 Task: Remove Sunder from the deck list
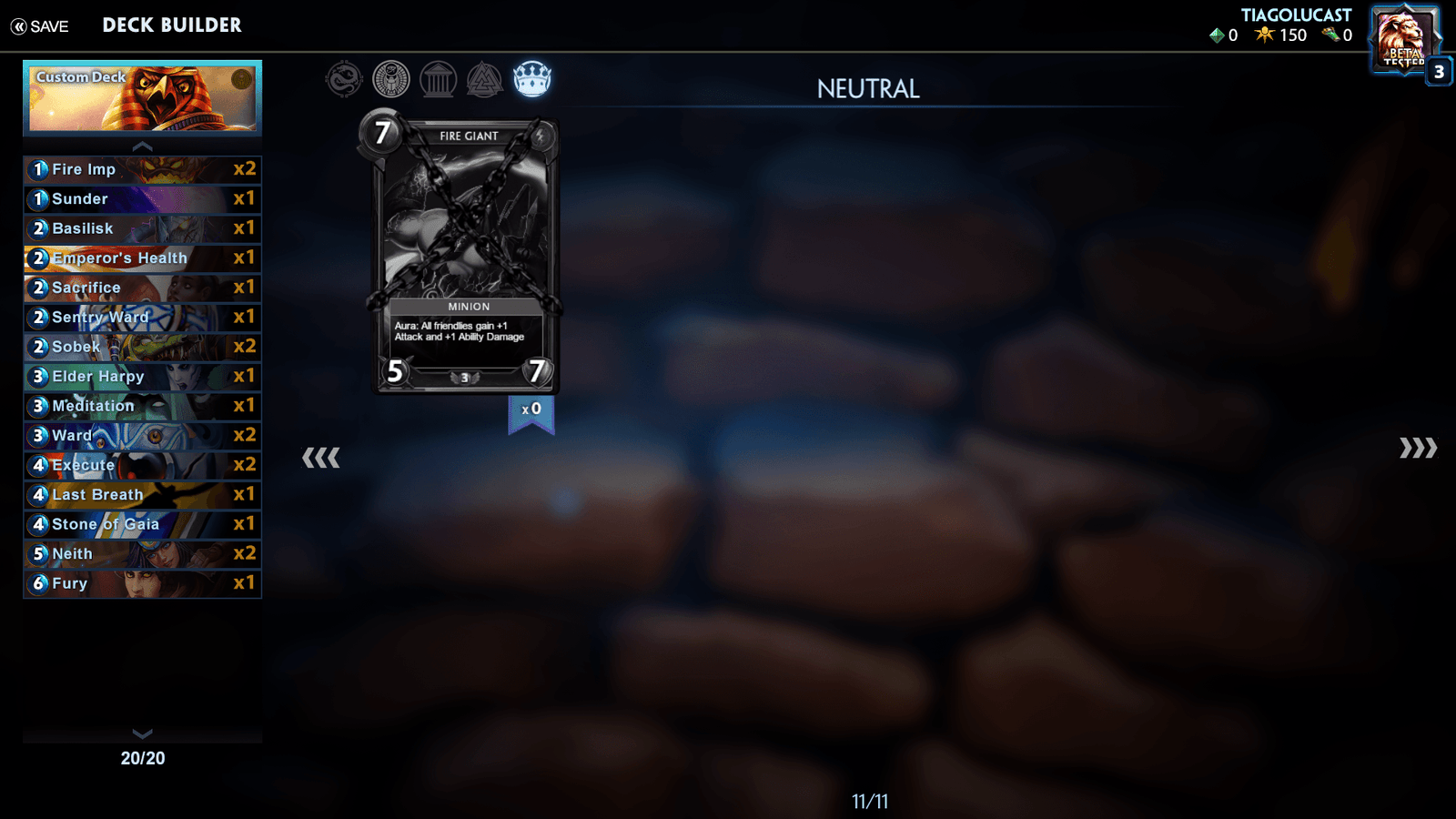143,199
